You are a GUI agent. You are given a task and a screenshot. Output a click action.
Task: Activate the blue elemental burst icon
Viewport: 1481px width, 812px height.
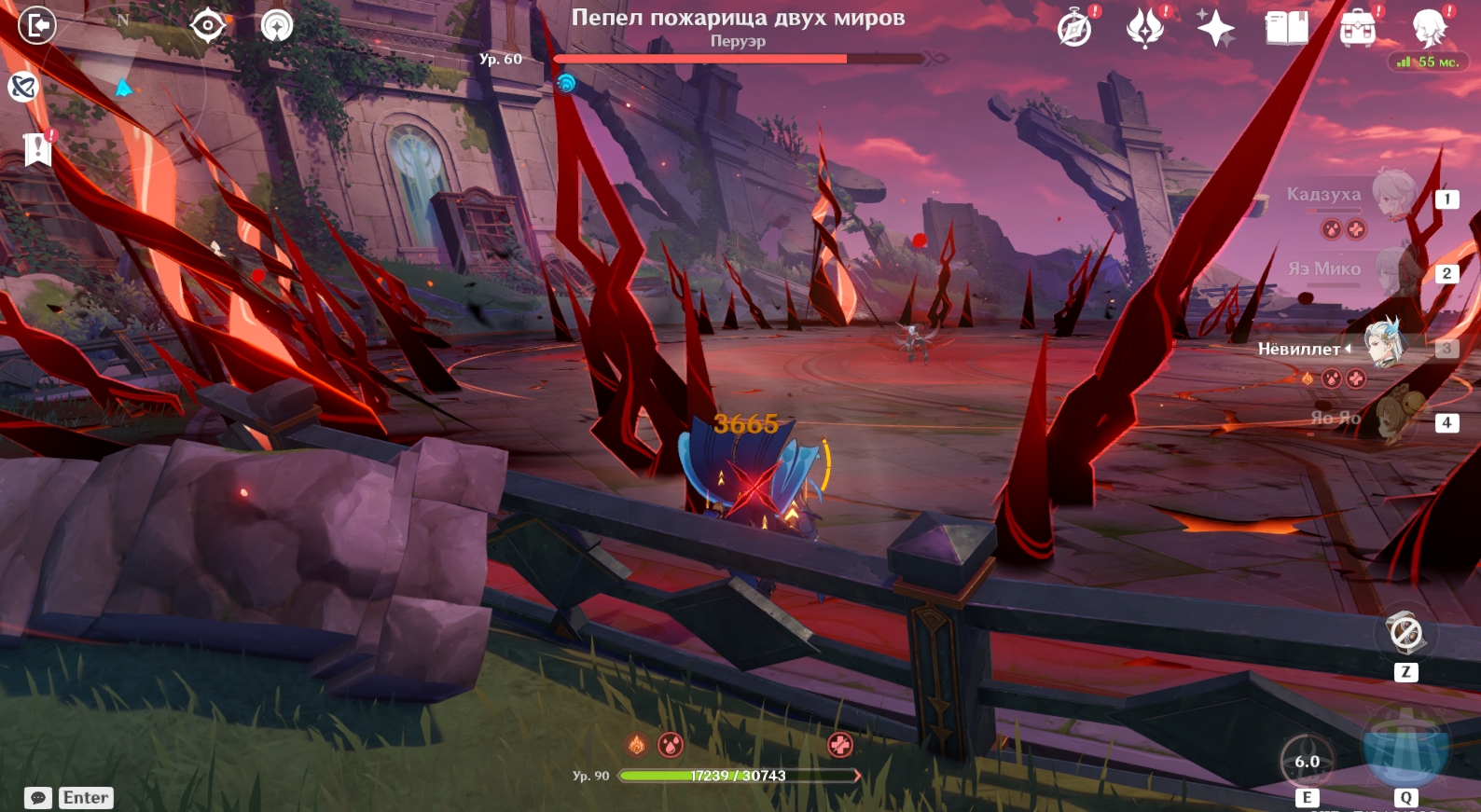coord(1405,748)
